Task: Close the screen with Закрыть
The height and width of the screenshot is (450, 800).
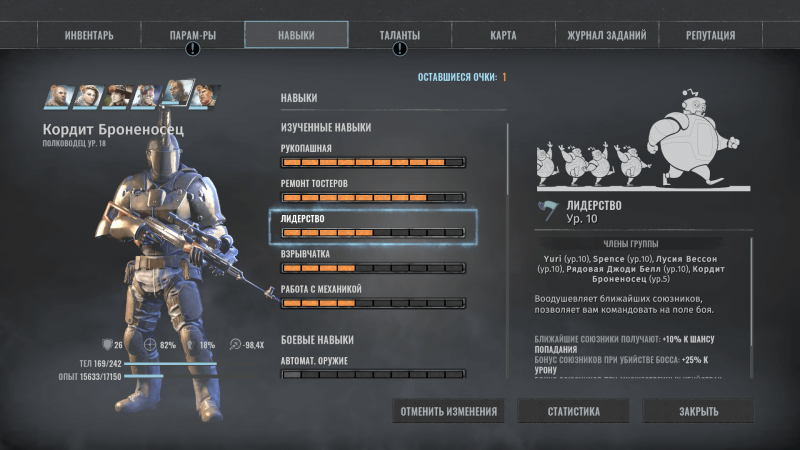Action: click(697, 411)
